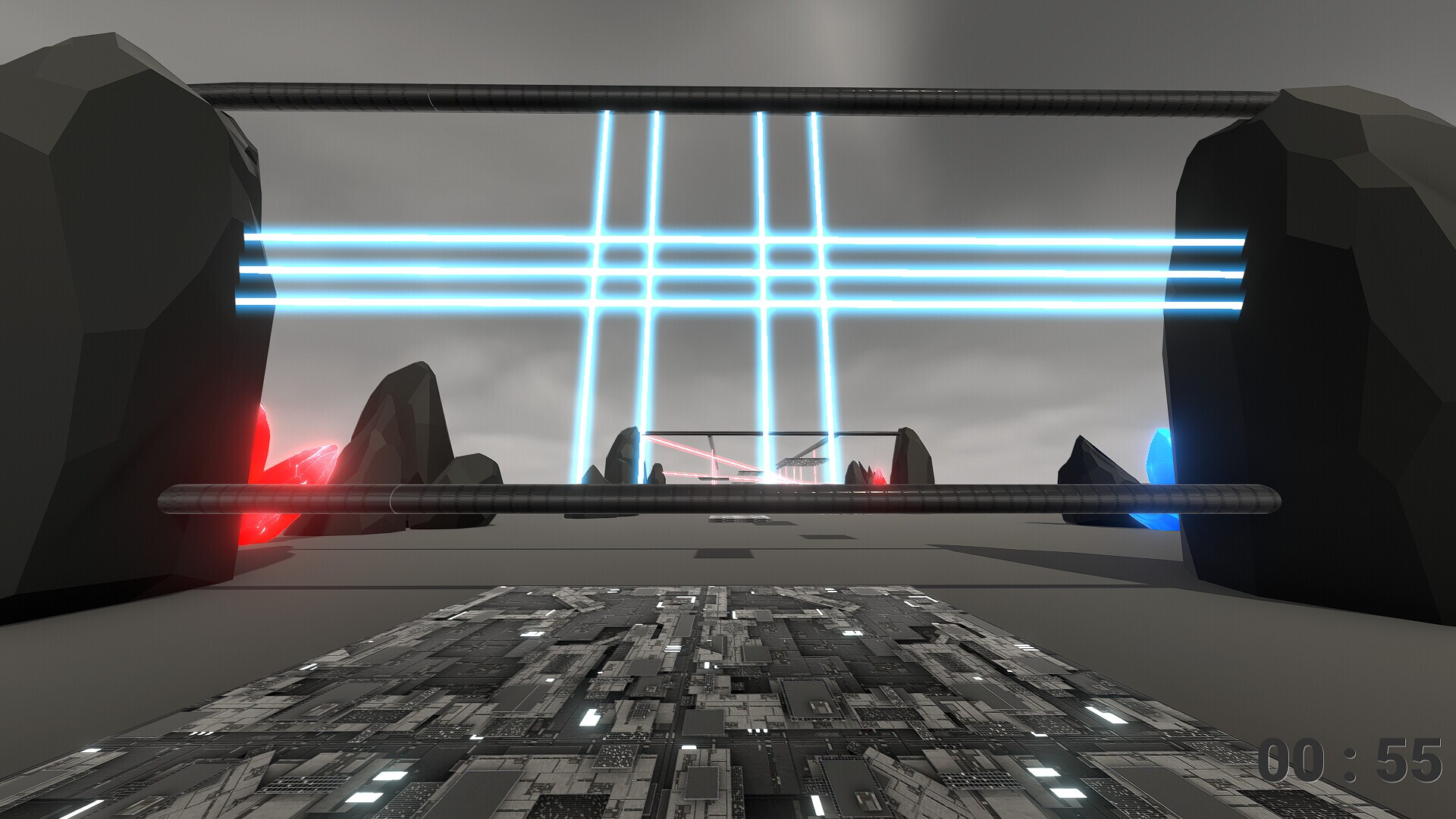
Task: Click the topmost horizontal blue laser beam
Action: pos(417,238)
